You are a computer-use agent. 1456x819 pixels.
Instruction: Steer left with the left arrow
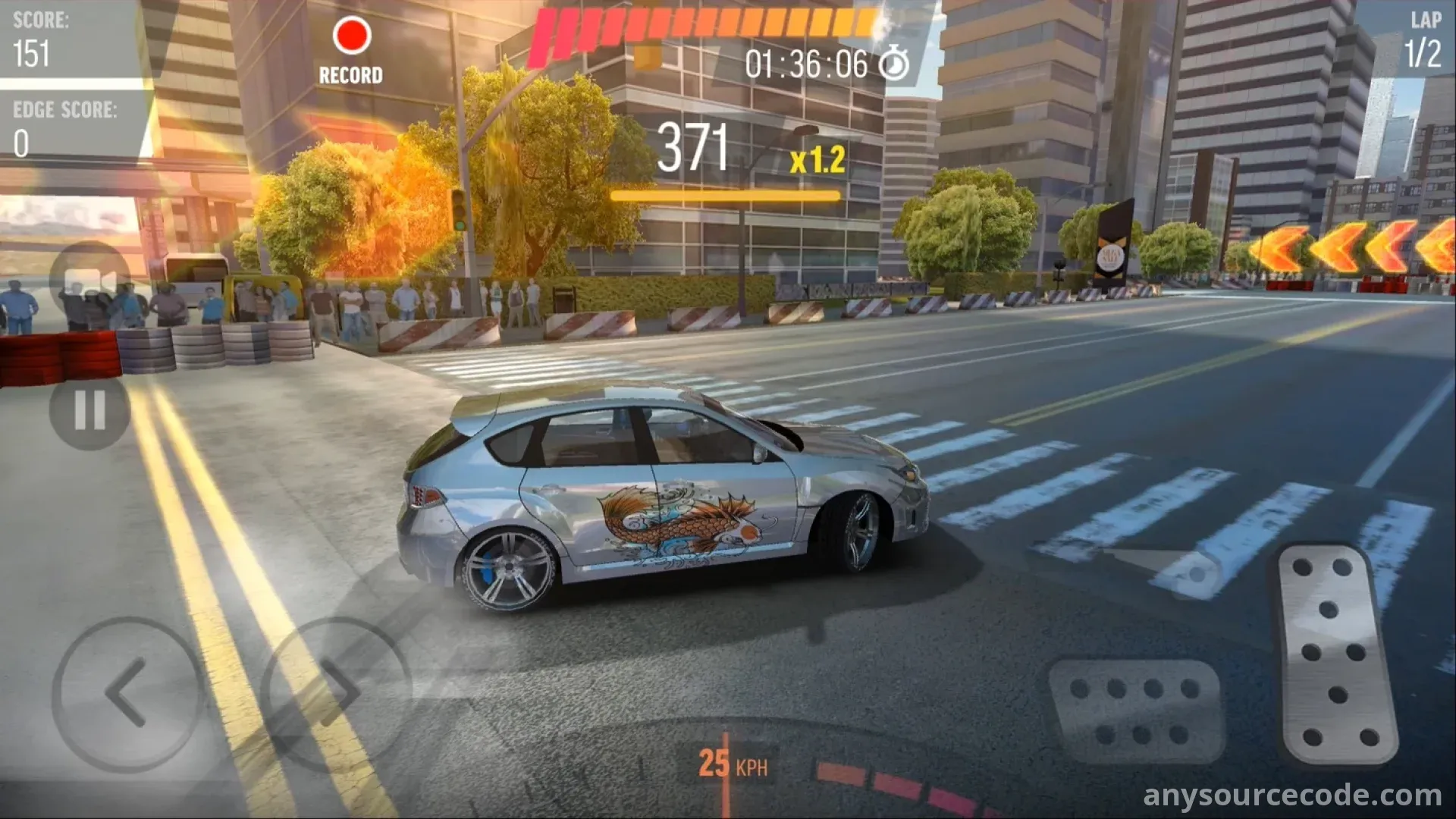pos(127,693)
